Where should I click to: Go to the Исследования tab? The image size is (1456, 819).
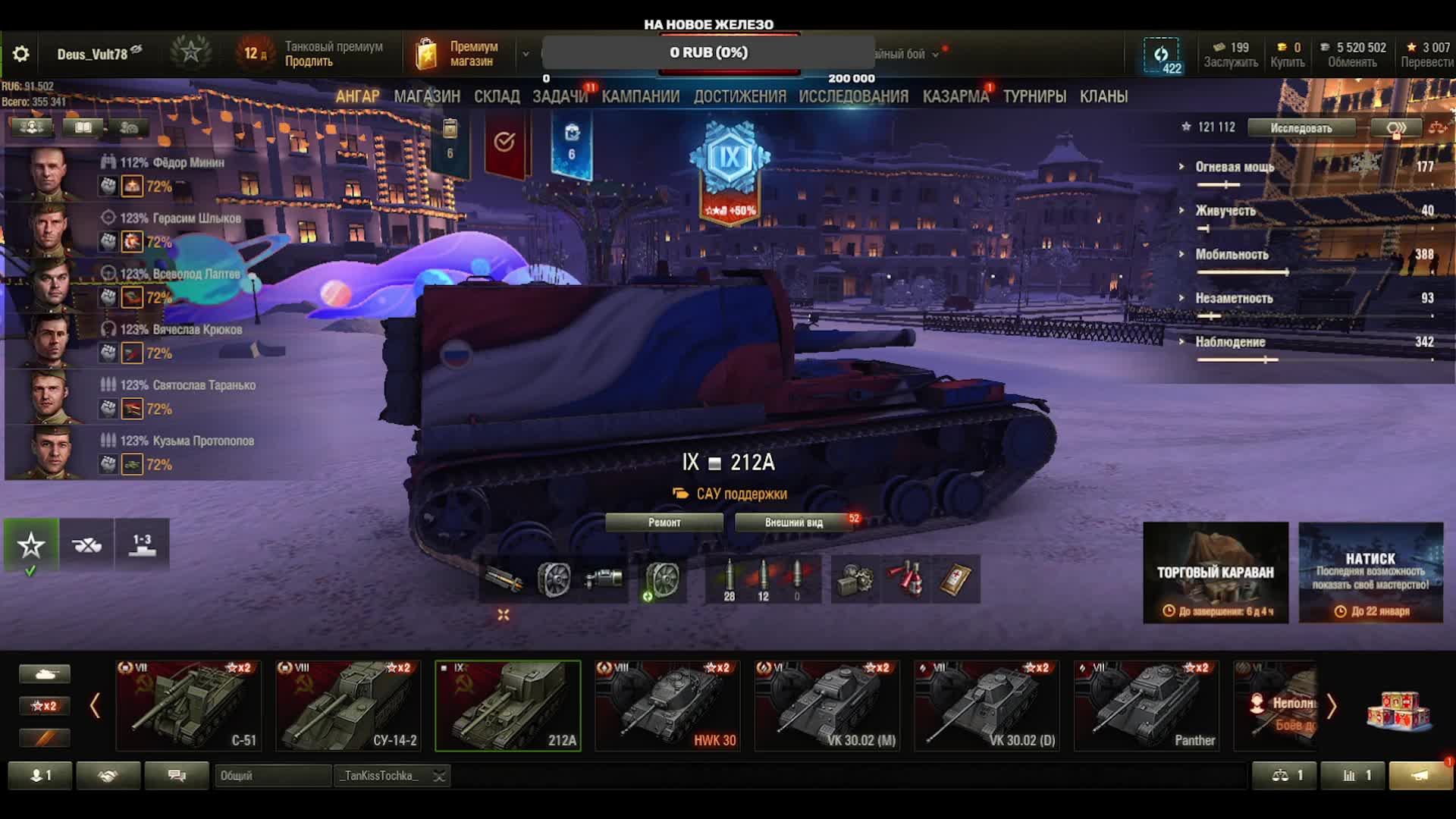853,96
